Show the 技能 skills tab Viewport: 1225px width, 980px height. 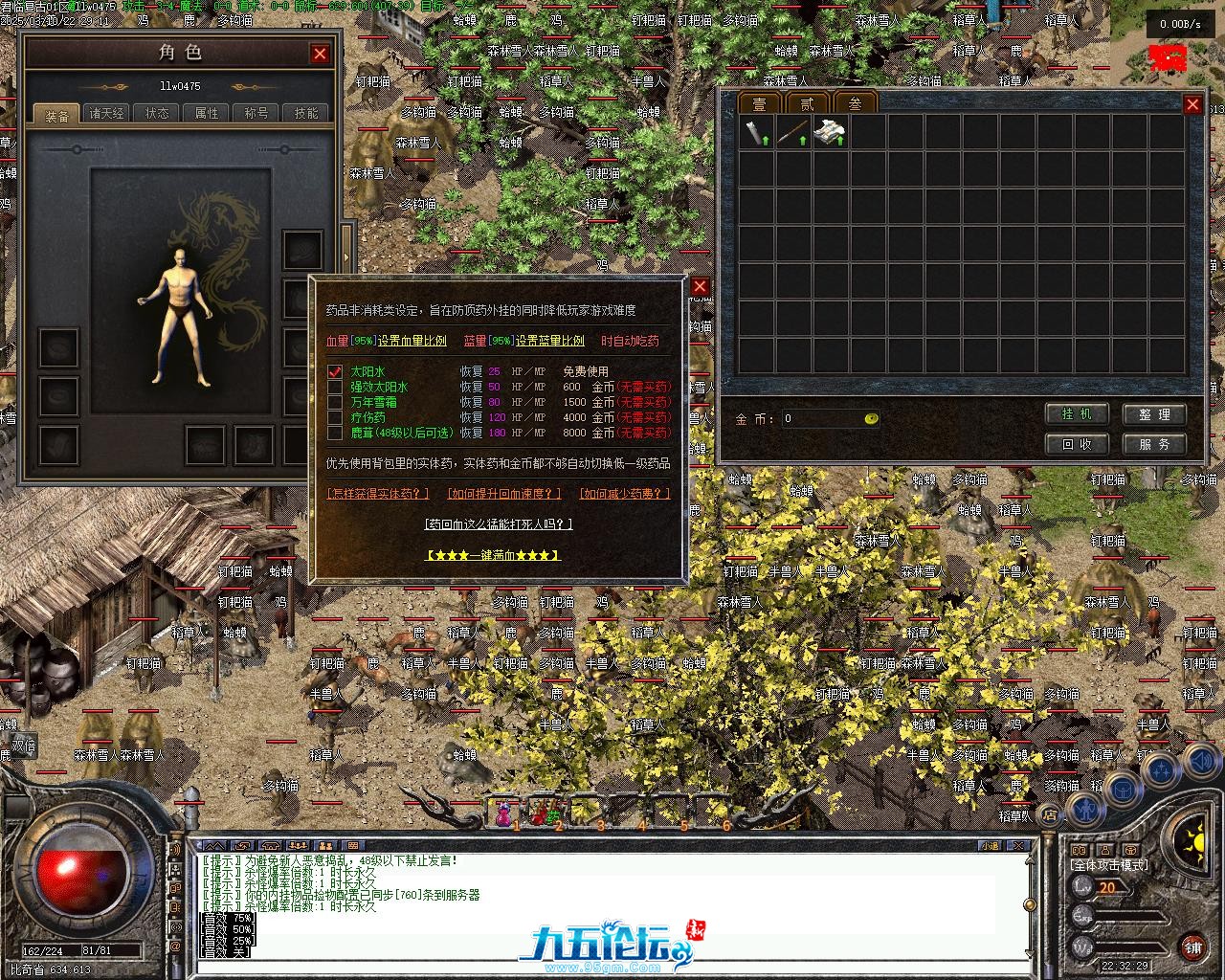[306, 113]
